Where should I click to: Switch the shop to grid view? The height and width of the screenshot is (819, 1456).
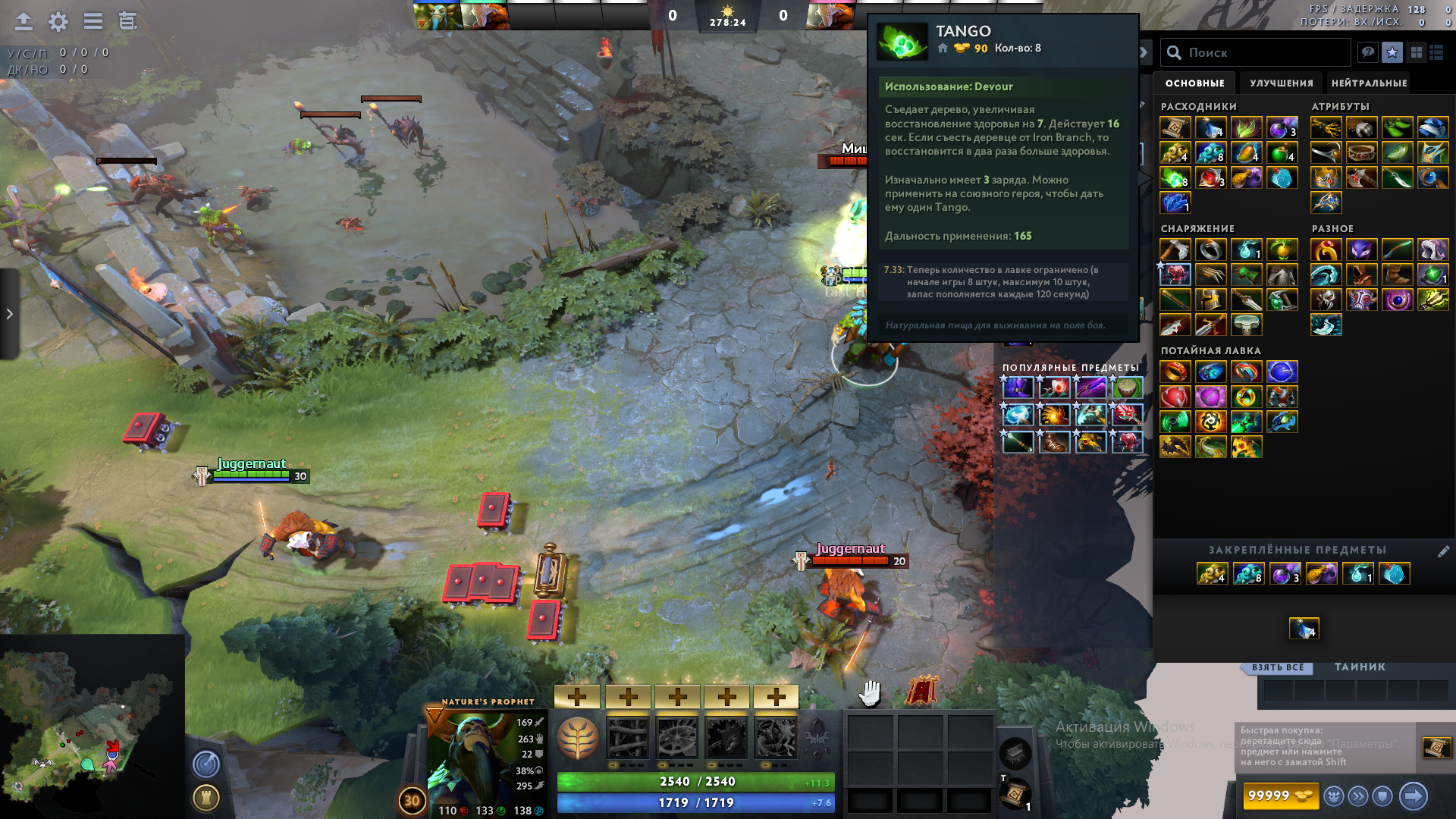click(1416, 52)
